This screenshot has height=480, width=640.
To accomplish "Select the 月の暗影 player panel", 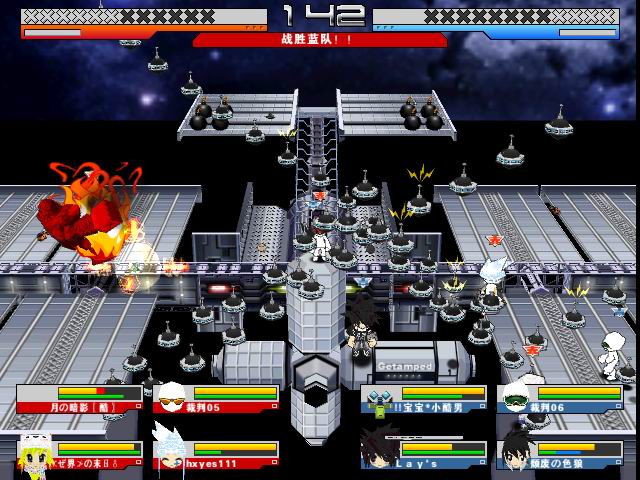I will click(x=78, y=399).
